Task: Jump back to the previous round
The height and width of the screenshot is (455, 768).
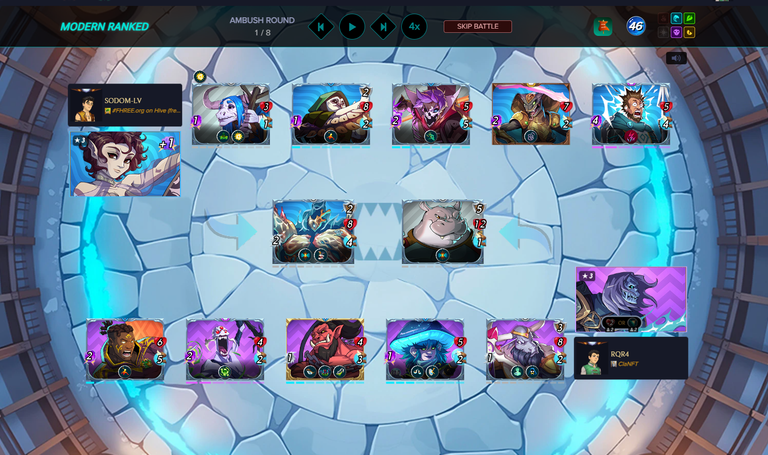Action: pyautogui.click(x=321, y=27)
